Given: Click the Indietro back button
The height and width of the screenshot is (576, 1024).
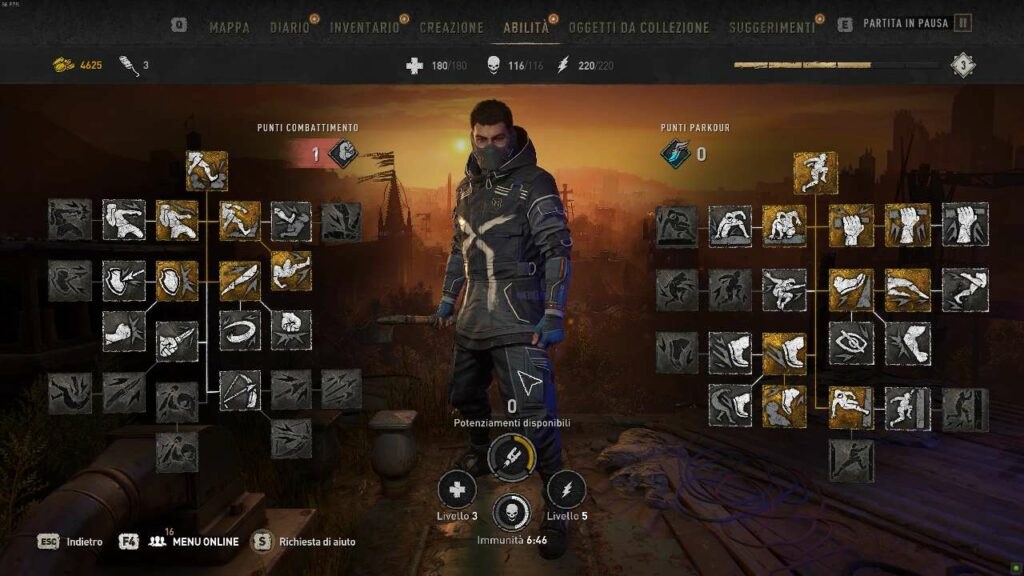Looking at the screenshot, I should (x=84, y=541).
